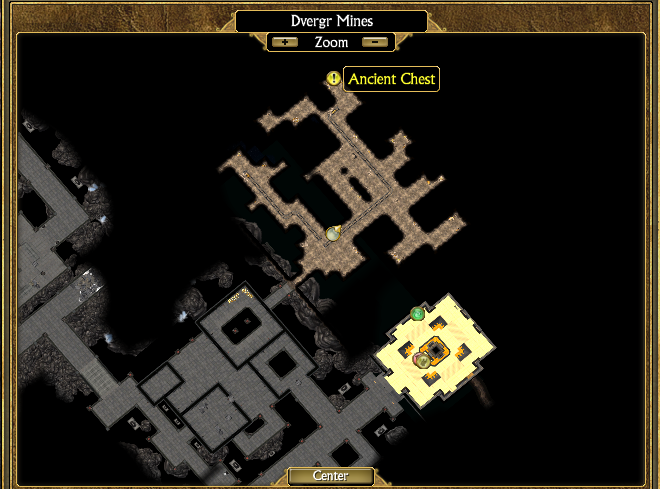660x489 pixels.
Task: Center the map view
Action: (x=330, y=476)
